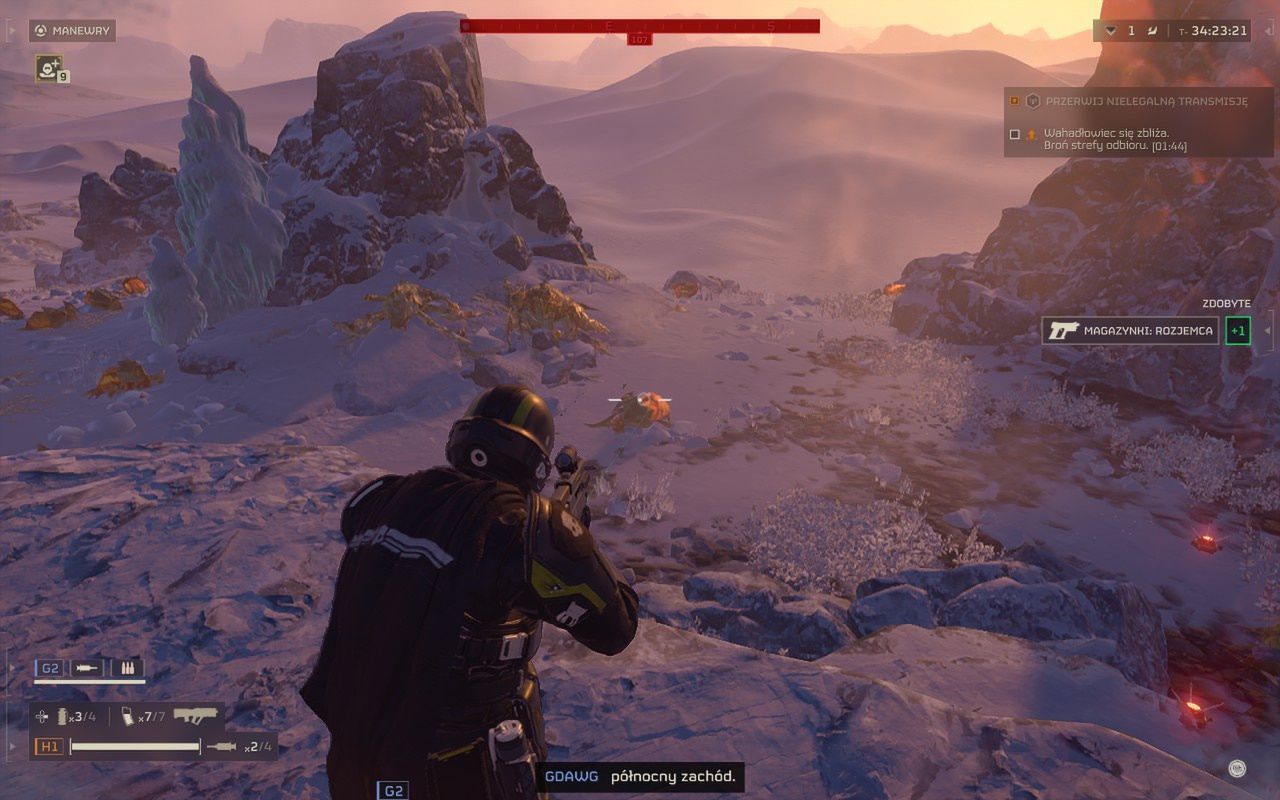Viewport: 1280px width, 800px height.
Task: Select squadmate G2's status panel tag
Action: [x=49, y=668]
